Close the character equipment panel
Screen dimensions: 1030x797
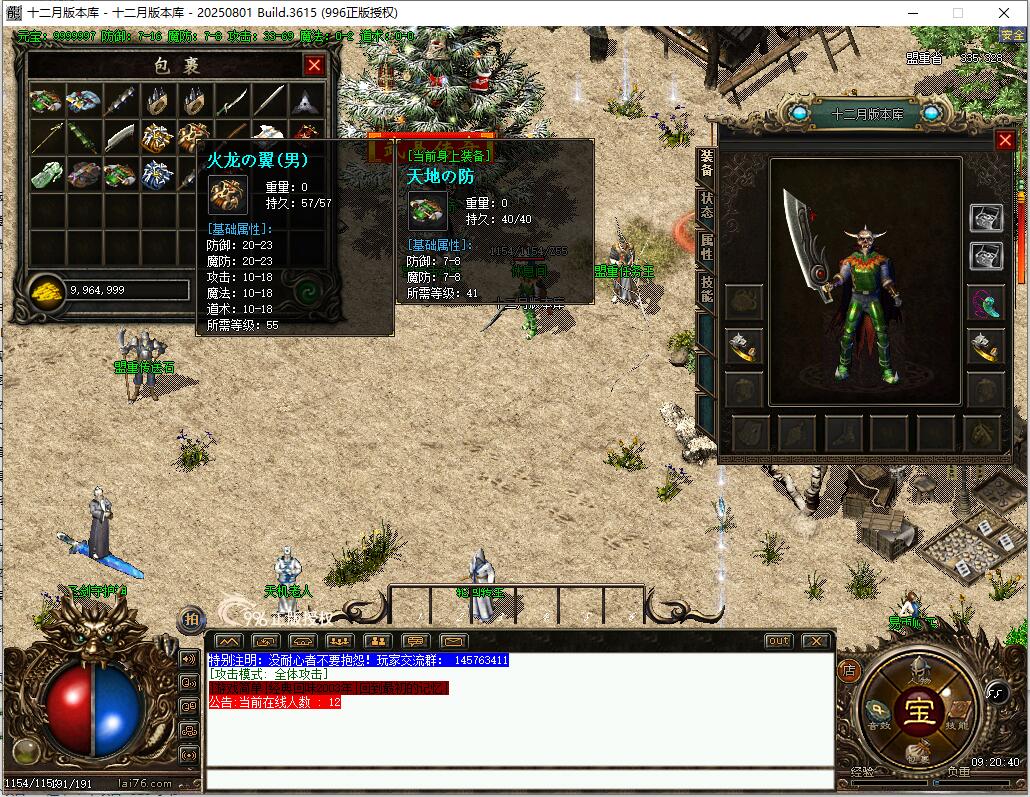1005,141
